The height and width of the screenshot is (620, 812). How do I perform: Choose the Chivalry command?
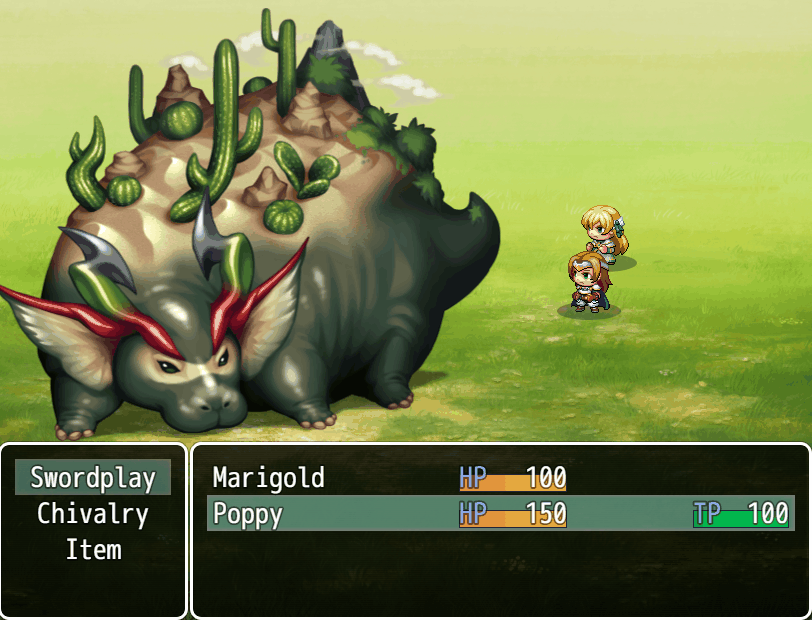pyautogui.click(x=93, y=514)
